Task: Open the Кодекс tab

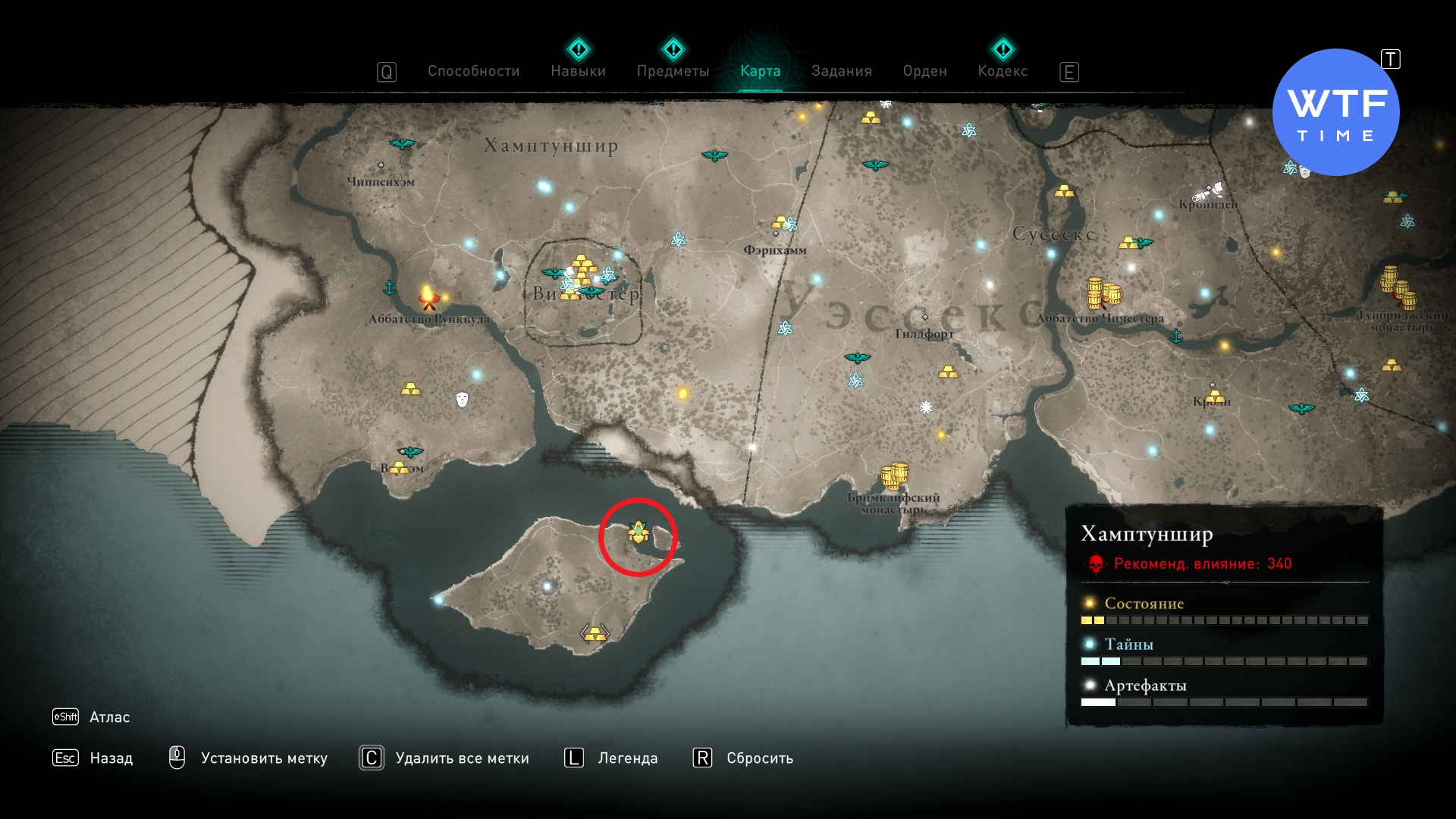Action: click(x=1003, y=71)
